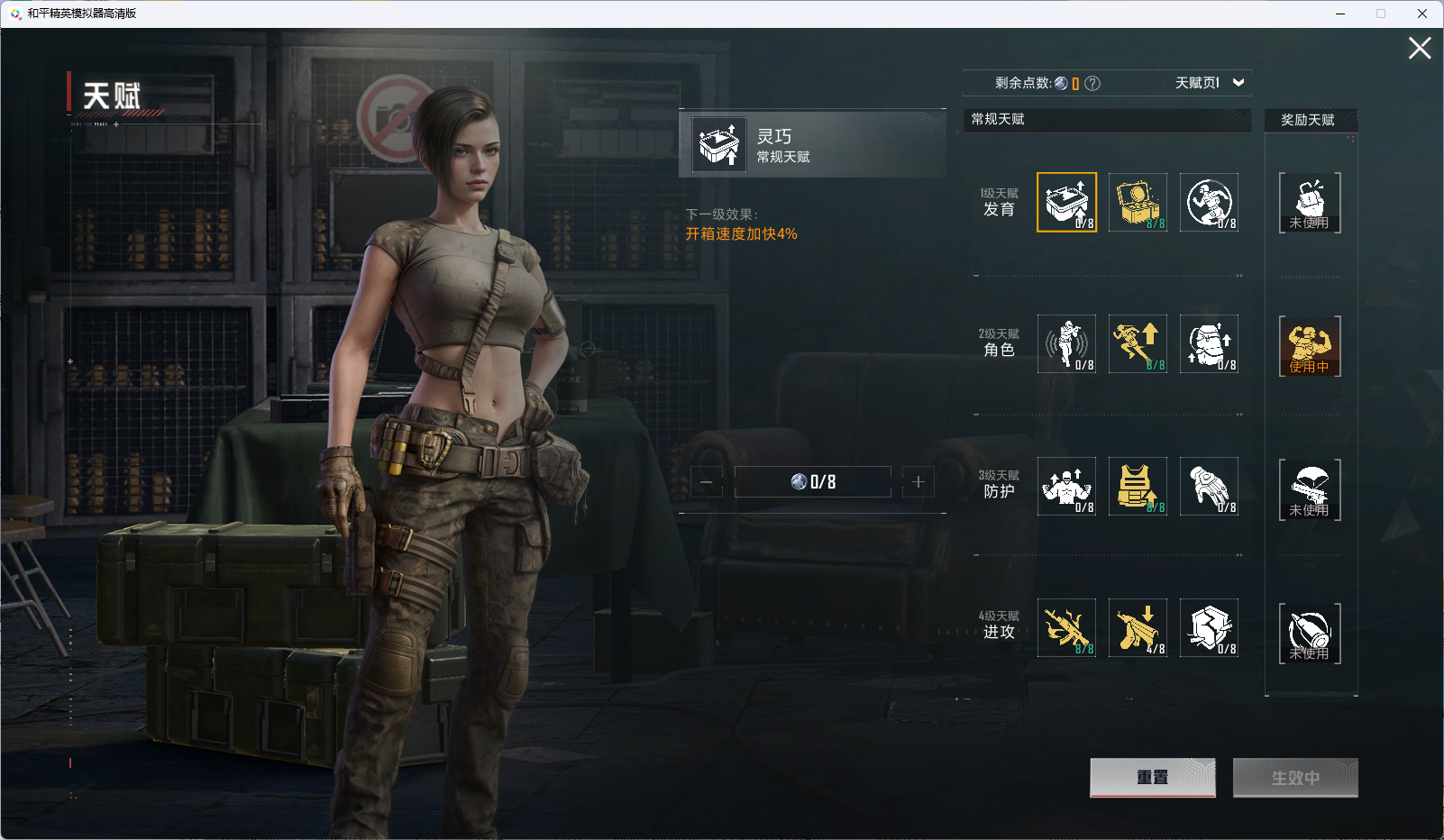Click the 生效中 button
Image resolution: width=1444 pixels, height=840 pixels.
(1295, 777)
